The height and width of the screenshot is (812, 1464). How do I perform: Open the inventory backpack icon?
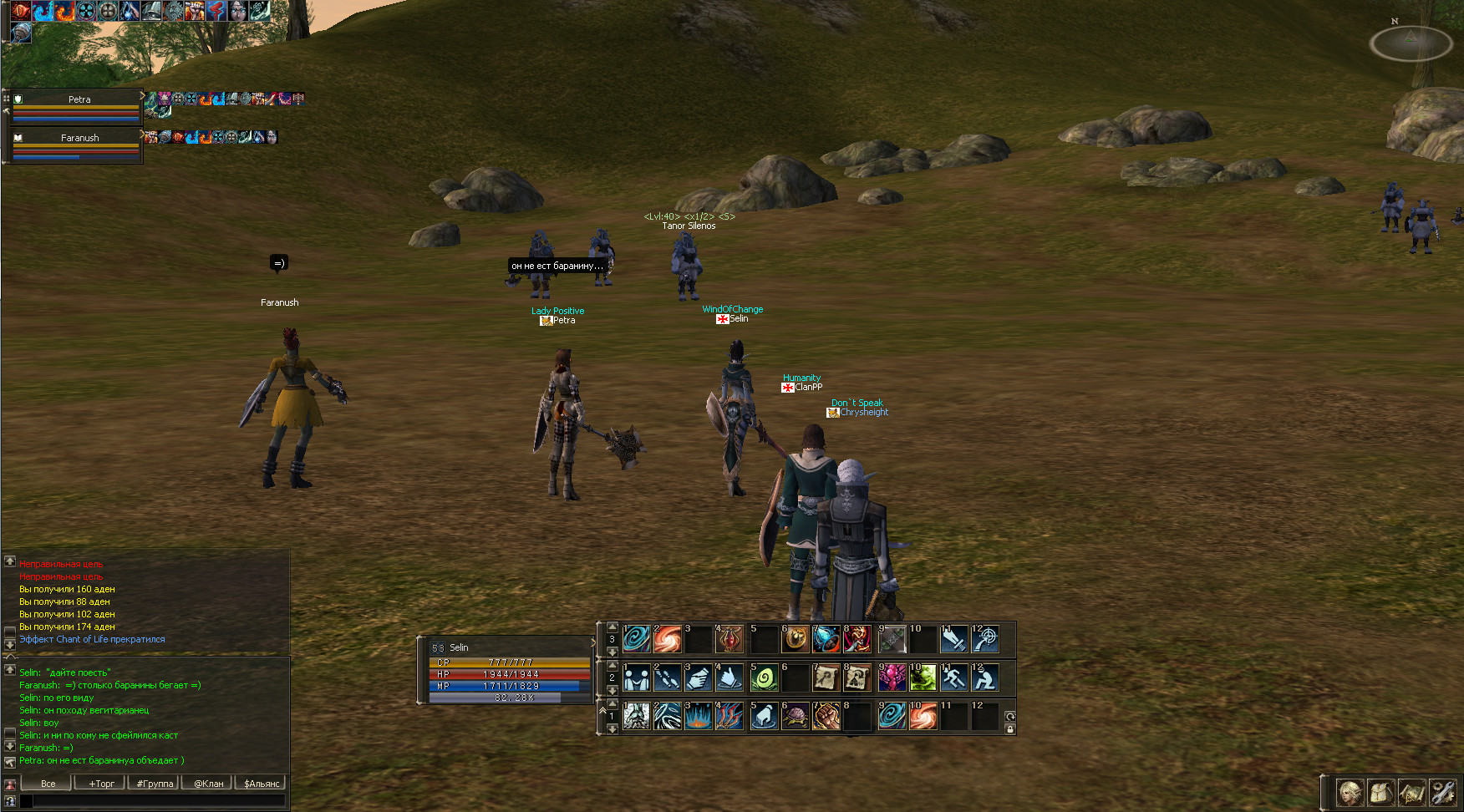pyautogui.click(x=1380, y=792)
